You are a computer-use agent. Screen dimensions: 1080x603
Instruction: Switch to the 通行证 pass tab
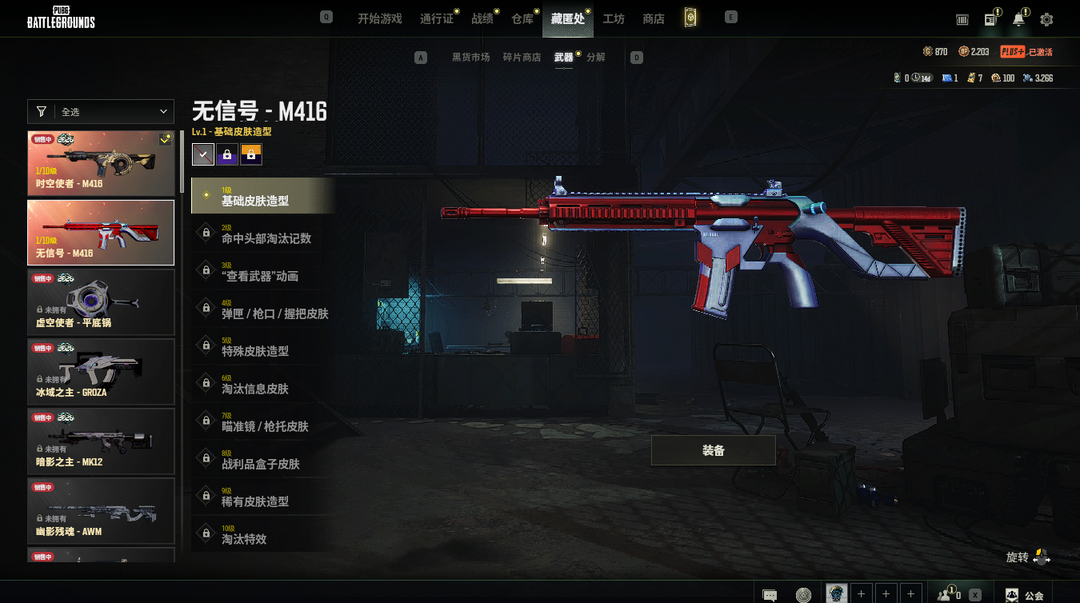(437, 19)
